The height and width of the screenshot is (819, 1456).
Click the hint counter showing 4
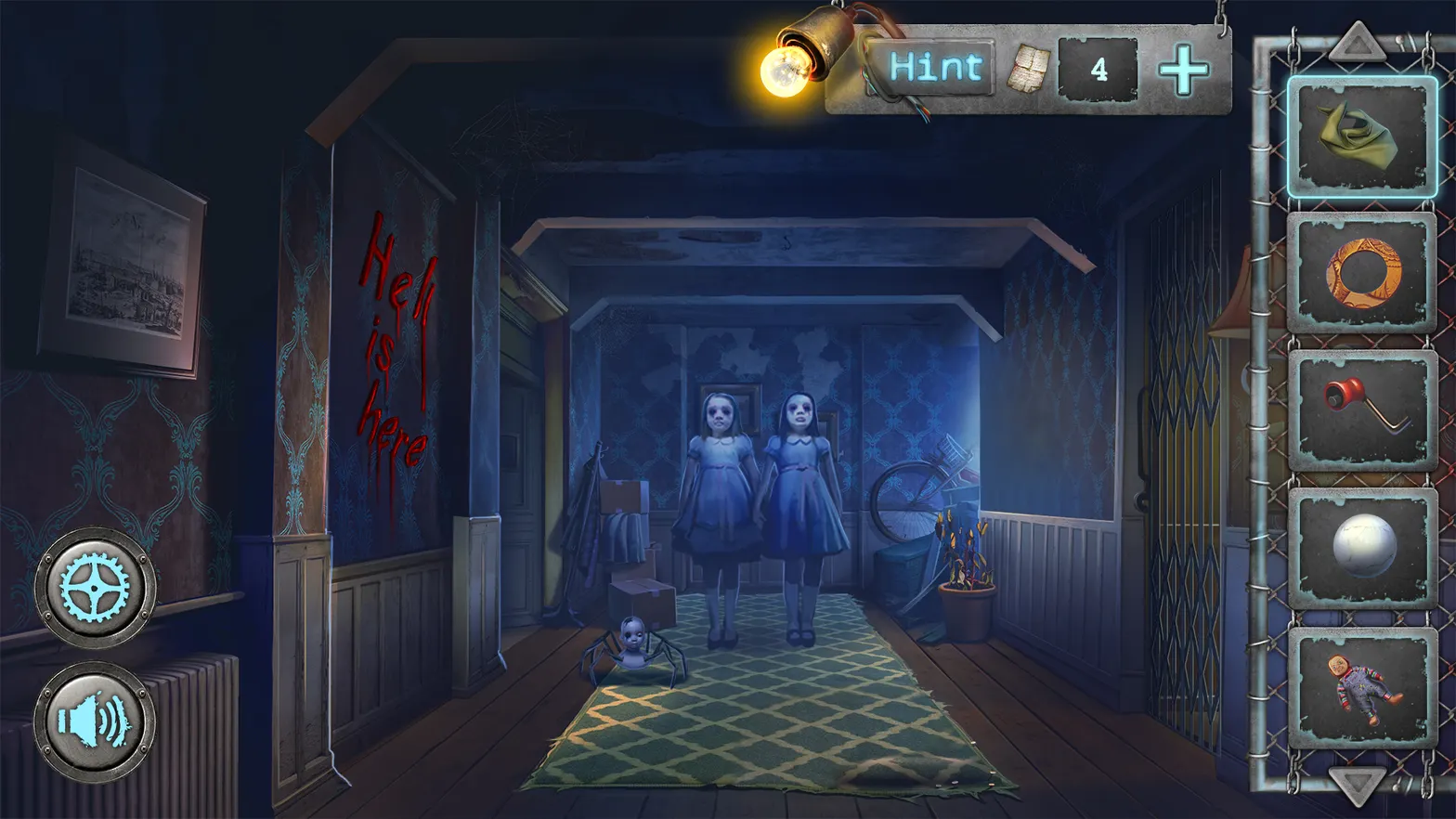point(1100,67)
